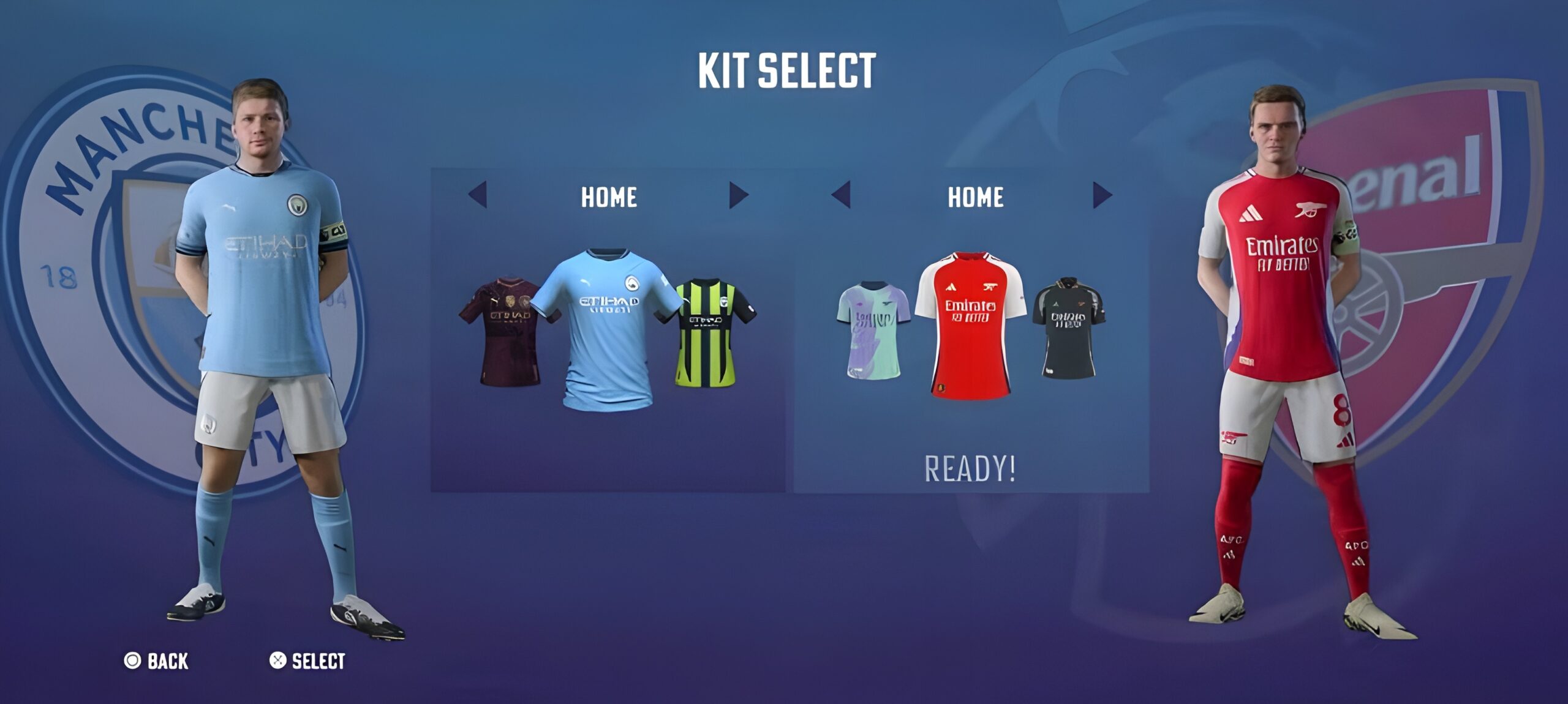
Task: Choose the sky blue Manchester City home shirt
Action: [607, 329]
